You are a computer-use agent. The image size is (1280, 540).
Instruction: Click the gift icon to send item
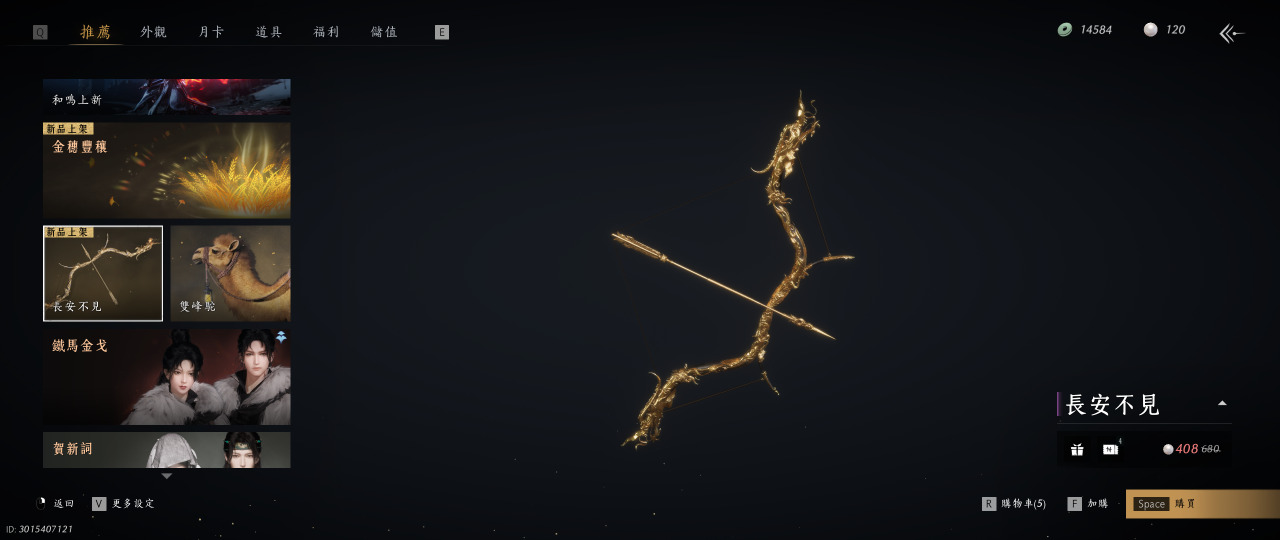tap(1077, 449)
